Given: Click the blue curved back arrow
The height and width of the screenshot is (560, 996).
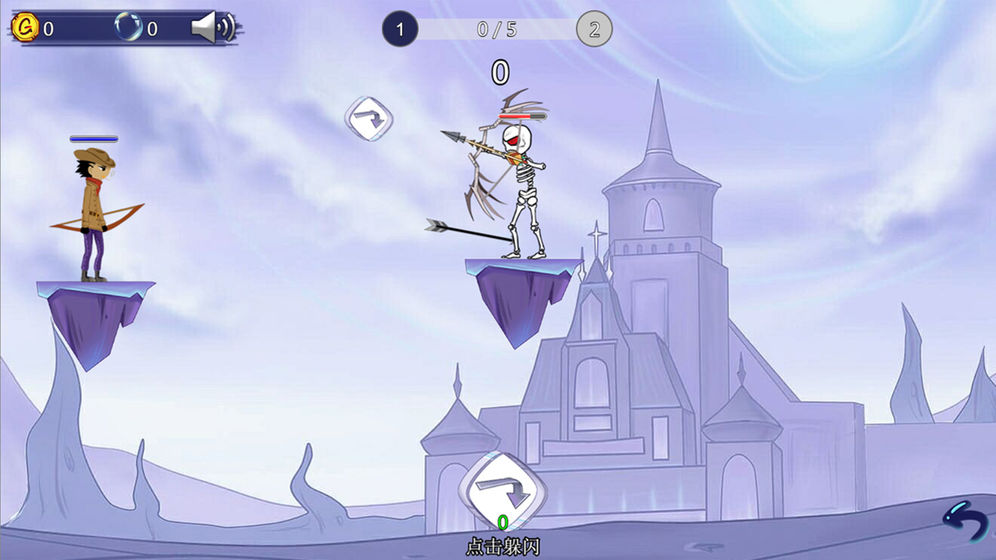Looking at the screenshot, I should pyautogui.click(x=965, y=524).
